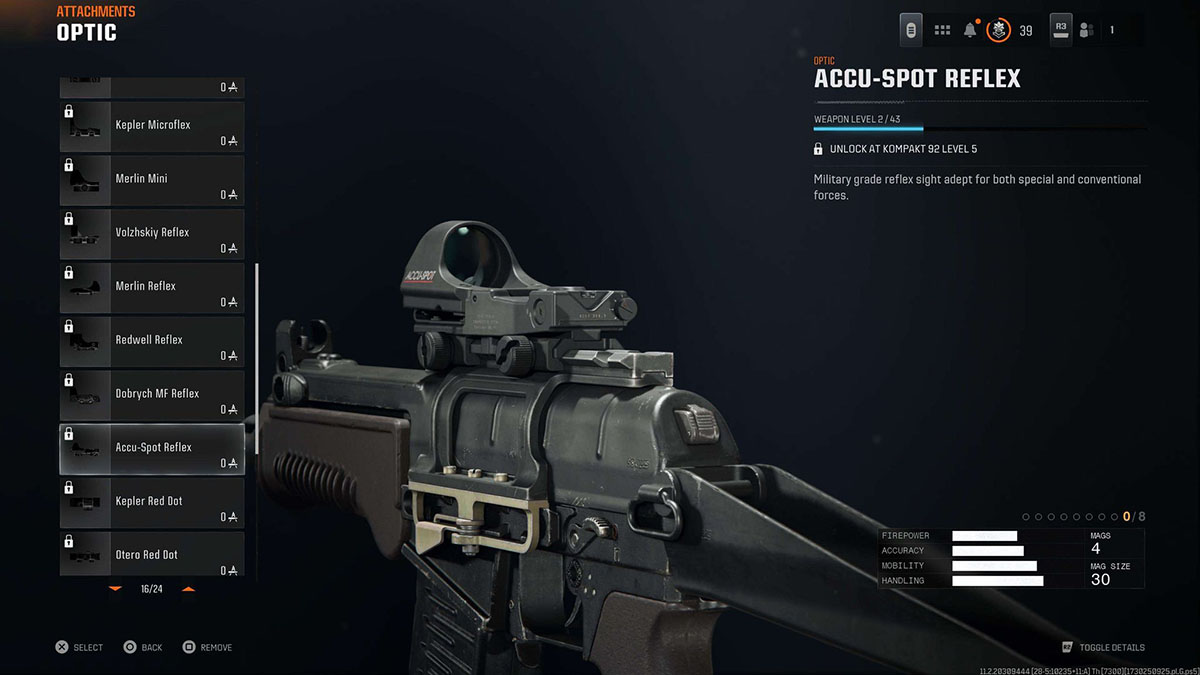Click the optic list scrollbar
1200x675 pixels.
[257, 358]
